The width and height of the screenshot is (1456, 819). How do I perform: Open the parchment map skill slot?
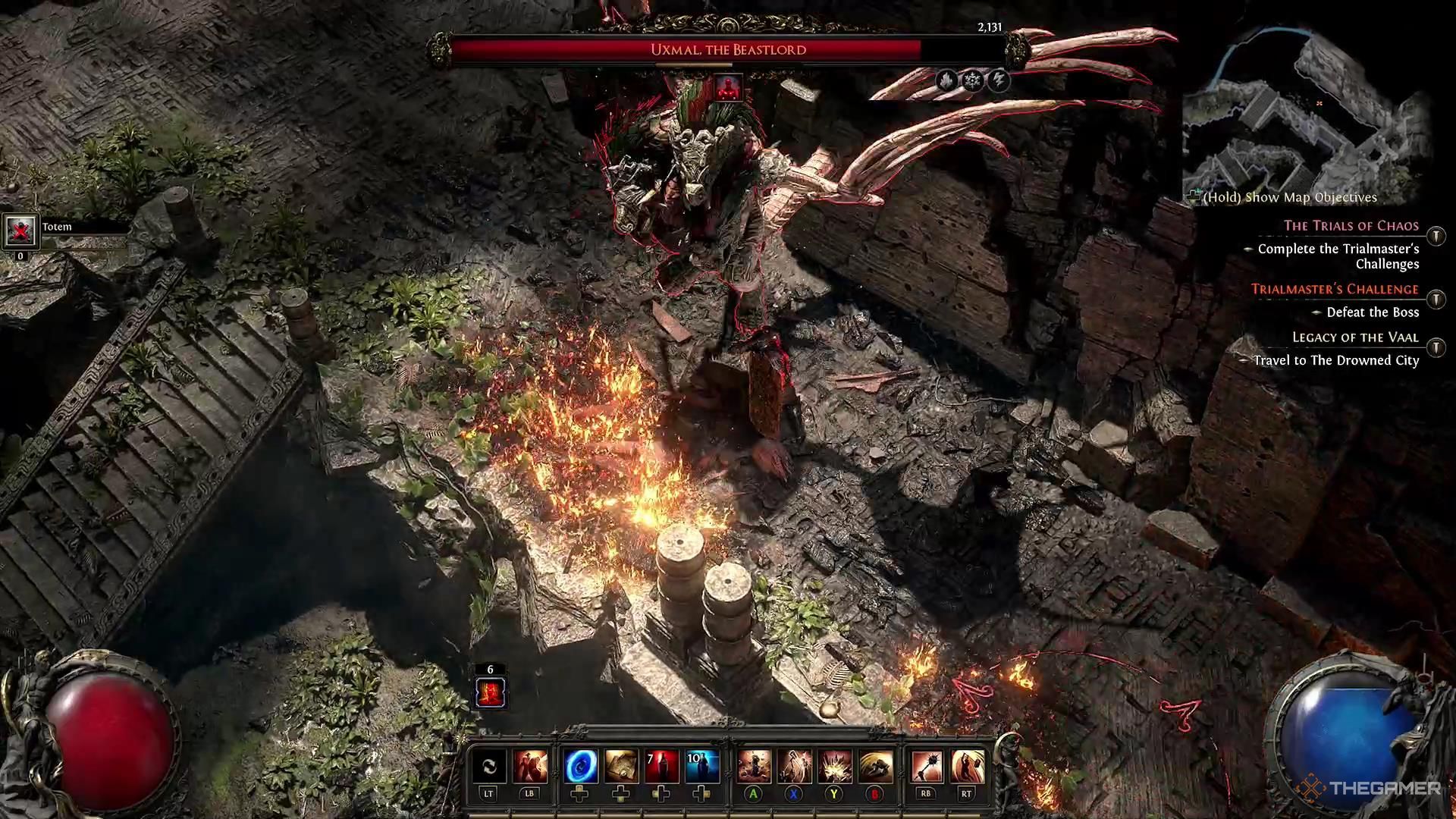[x=620, y=767]
